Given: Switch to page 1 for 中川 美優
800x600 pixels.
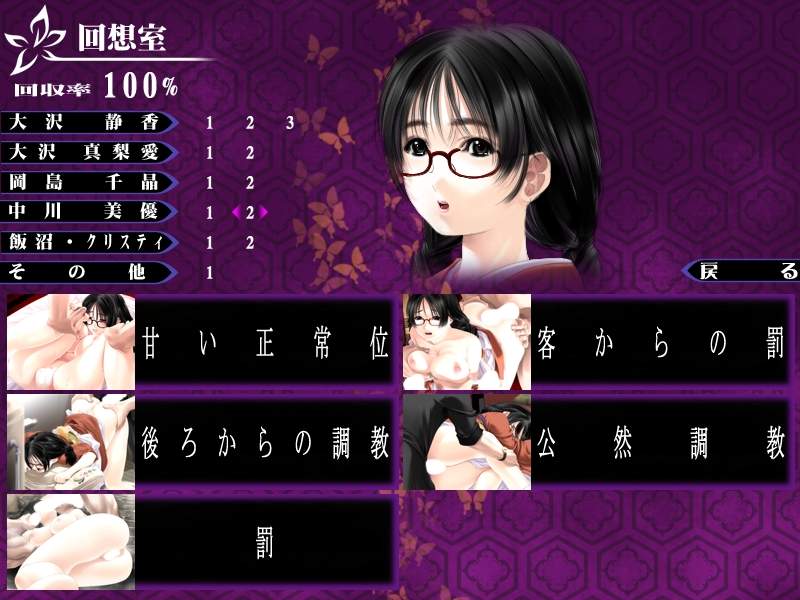Looking at the screenshot, I should click(210, 213).
